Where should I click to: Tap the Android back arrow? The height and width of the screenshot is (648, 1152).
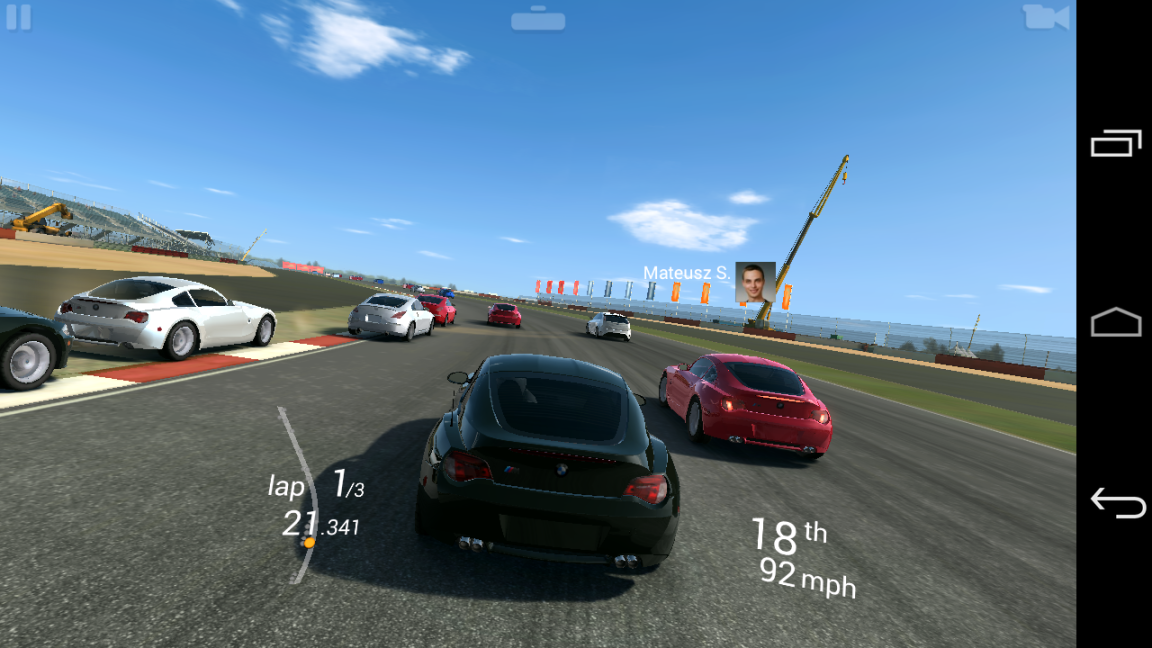[x=1116, y=502]
